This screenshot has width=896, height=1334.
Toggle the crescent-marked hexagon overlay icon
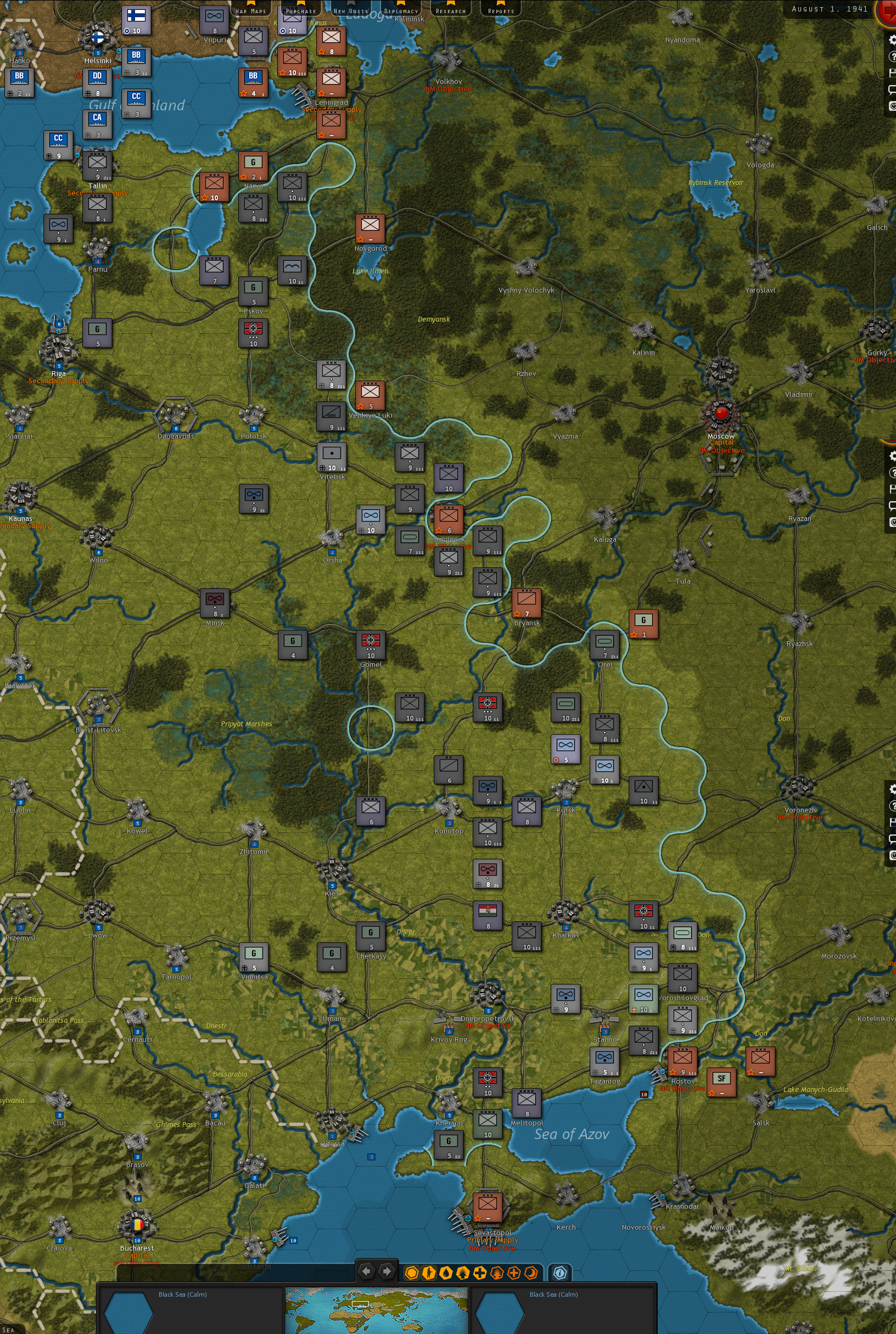click(531, 1273)
